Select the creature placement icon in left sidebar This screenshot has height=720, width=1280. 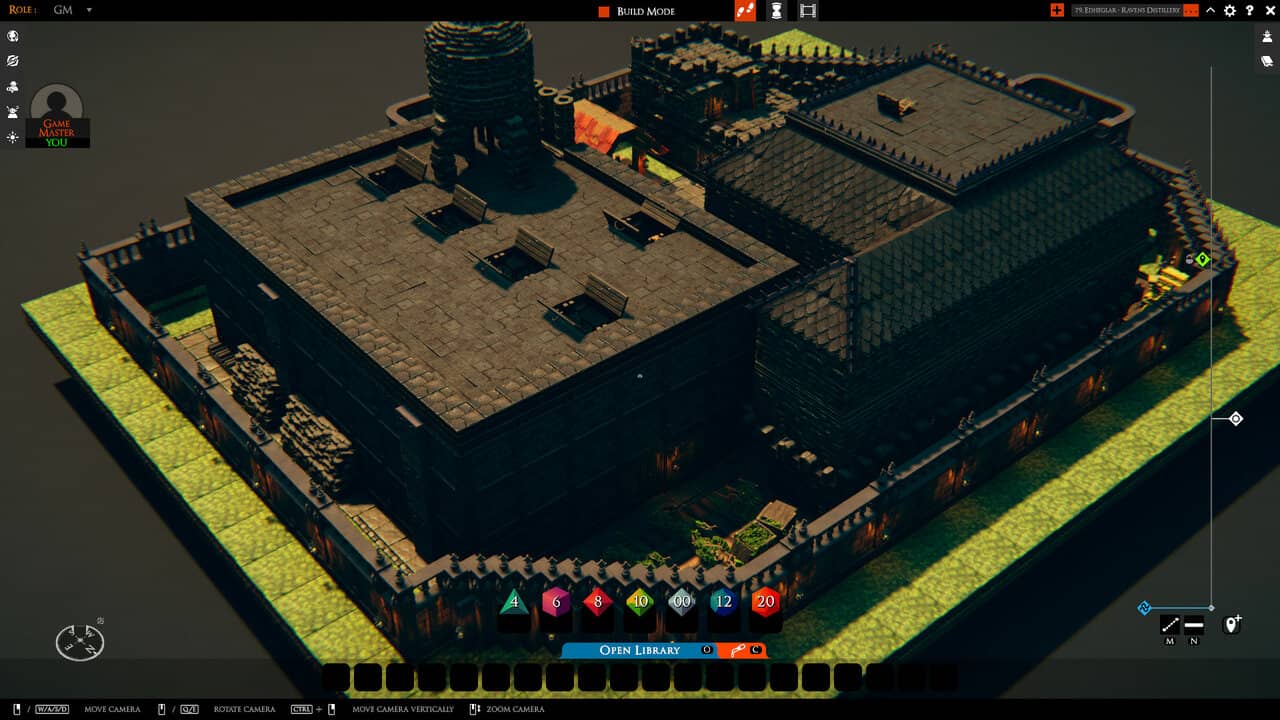13,87
